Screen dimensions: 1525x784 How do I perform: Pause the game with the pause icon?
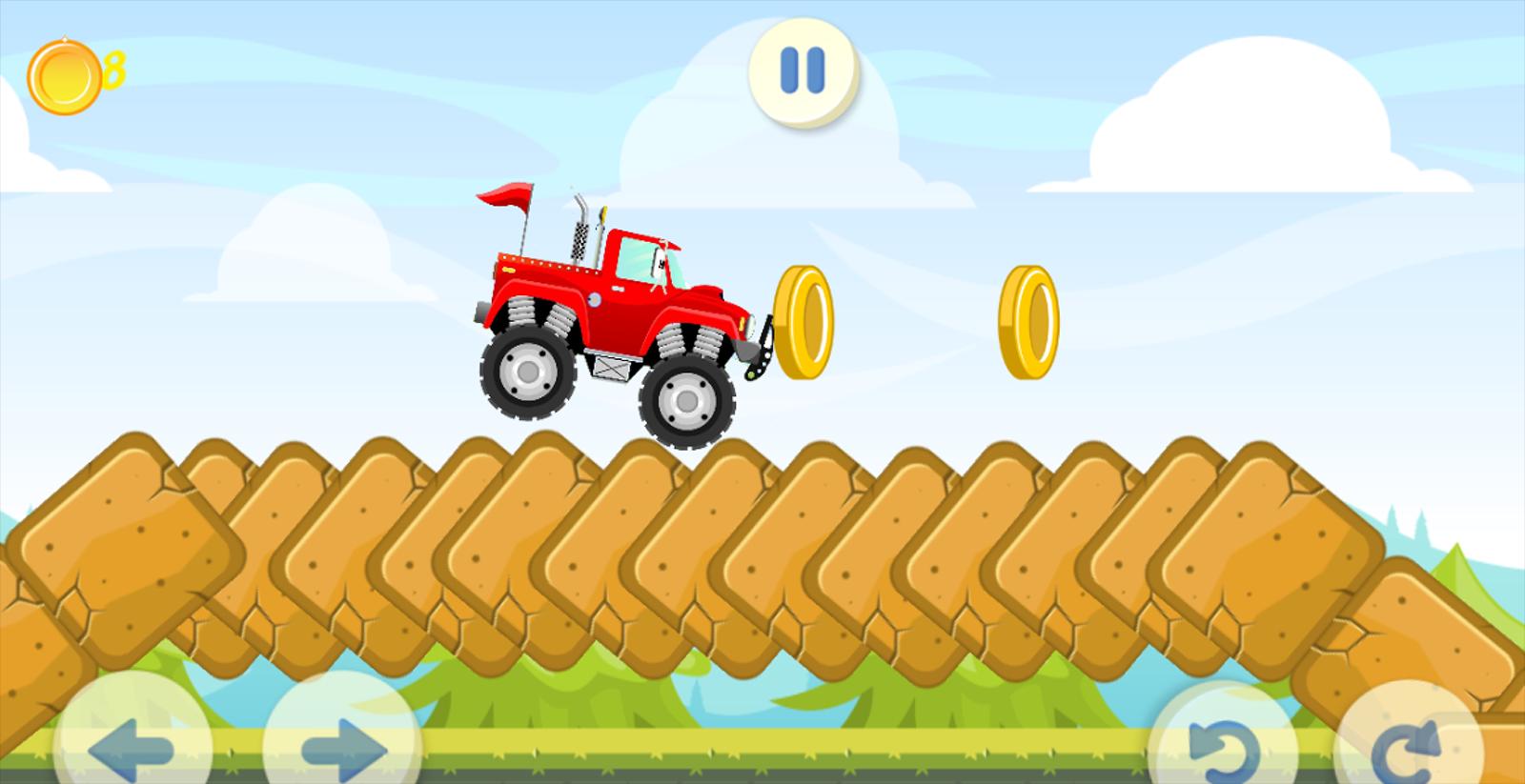click(801, 70)
